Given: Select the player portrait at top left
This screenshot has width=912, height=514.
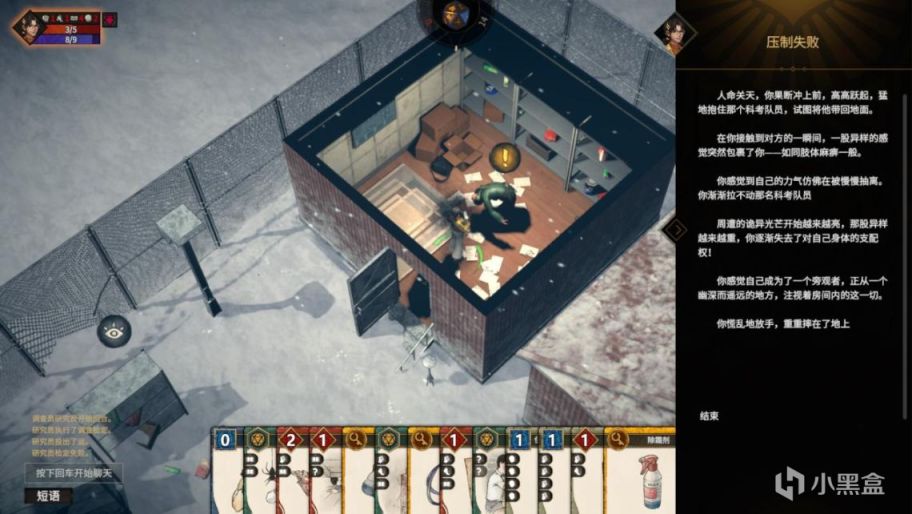Looking at the screenshot, I should coord(30,24).
